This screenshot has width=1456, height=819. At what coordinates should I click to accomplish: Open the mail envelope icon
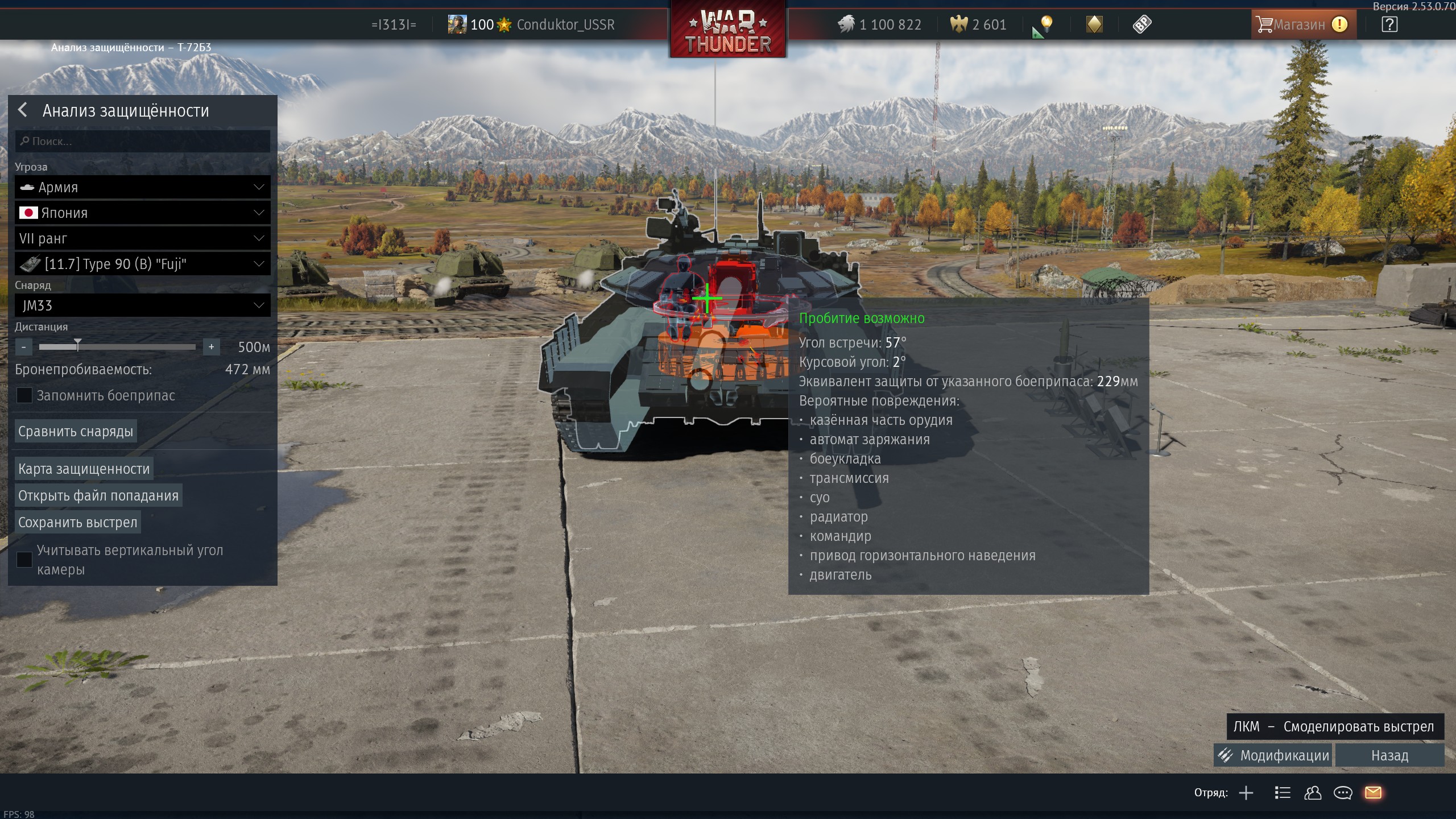1373,792
